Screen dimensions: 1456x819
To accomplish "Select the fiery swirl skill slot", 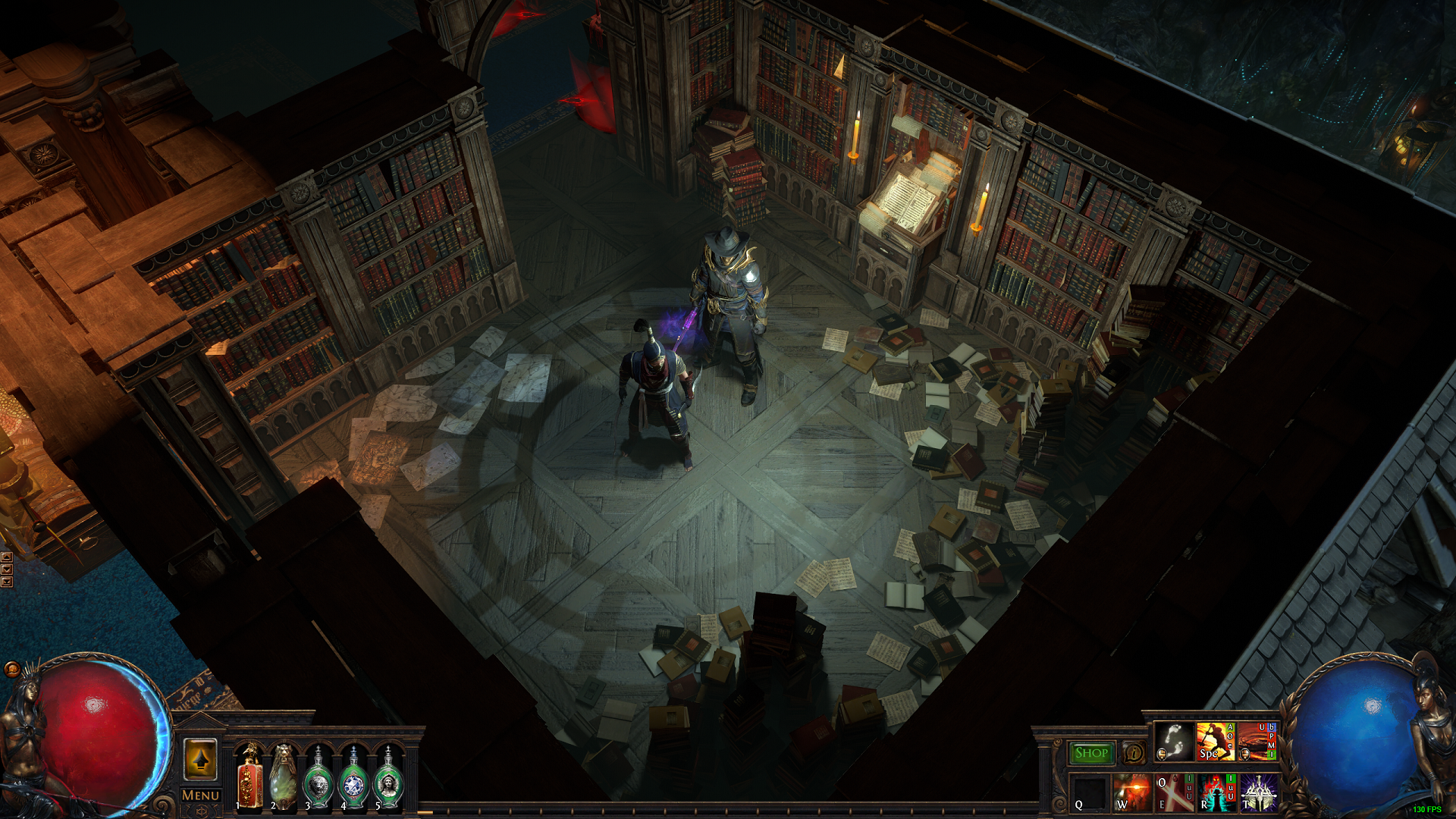I will [1257, 741].
